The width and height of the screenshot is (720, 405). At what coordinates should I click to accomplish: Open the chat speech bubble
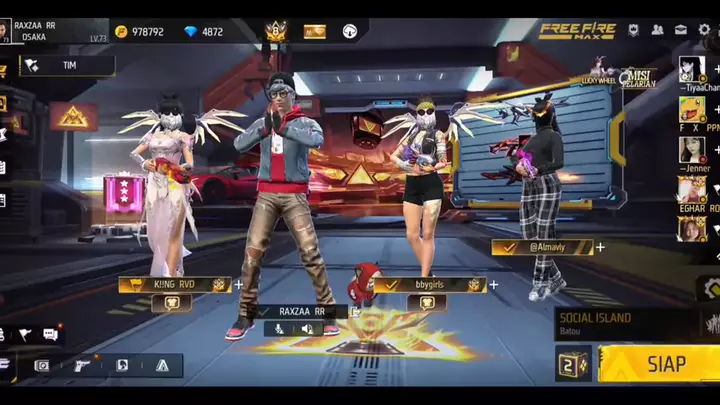(x=50, y=334)
